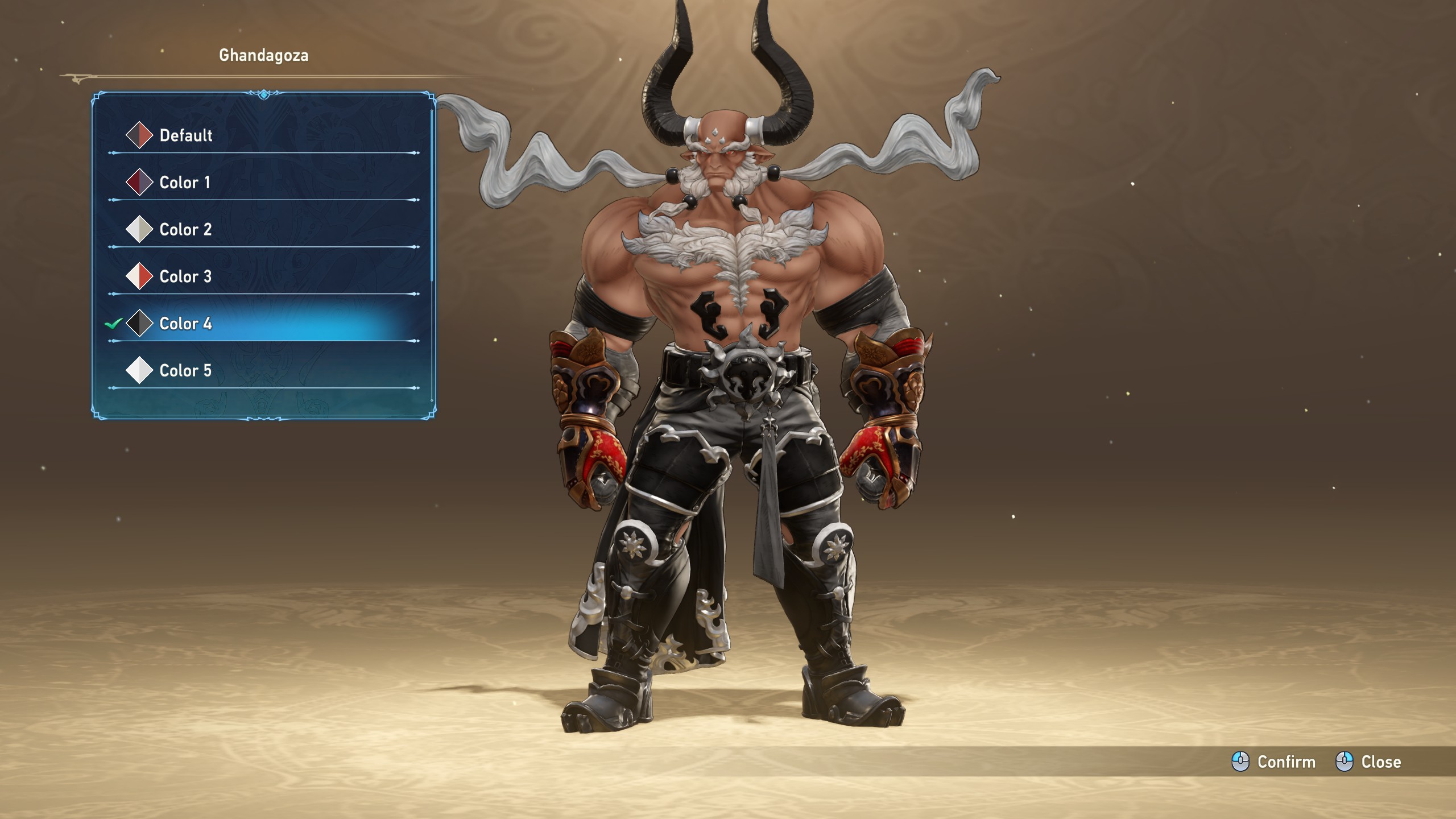Pick the Color 2 palette

coord(185,230)
